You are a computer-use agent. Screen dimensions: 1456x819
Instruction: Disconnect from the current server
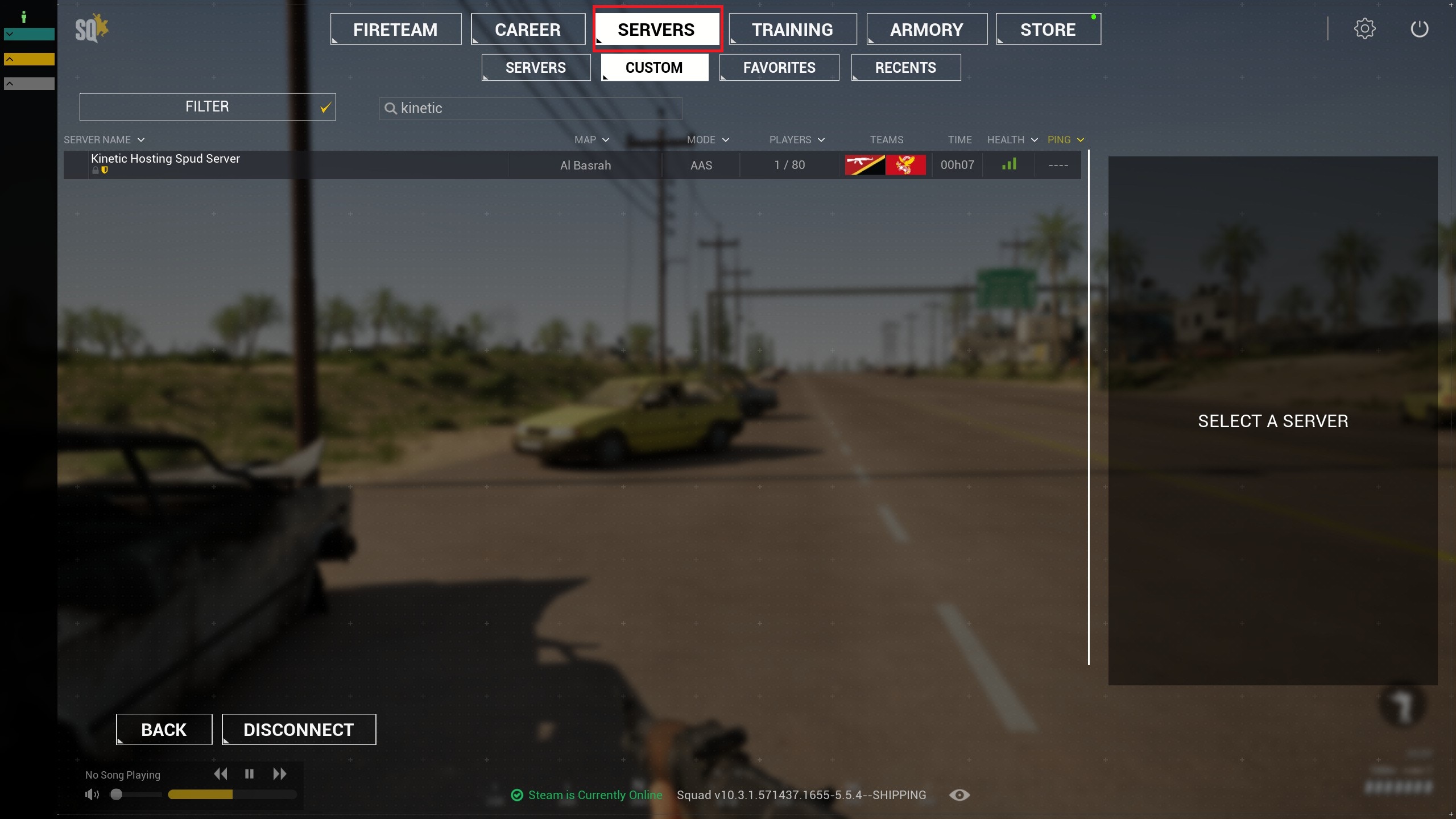(299, 730)
